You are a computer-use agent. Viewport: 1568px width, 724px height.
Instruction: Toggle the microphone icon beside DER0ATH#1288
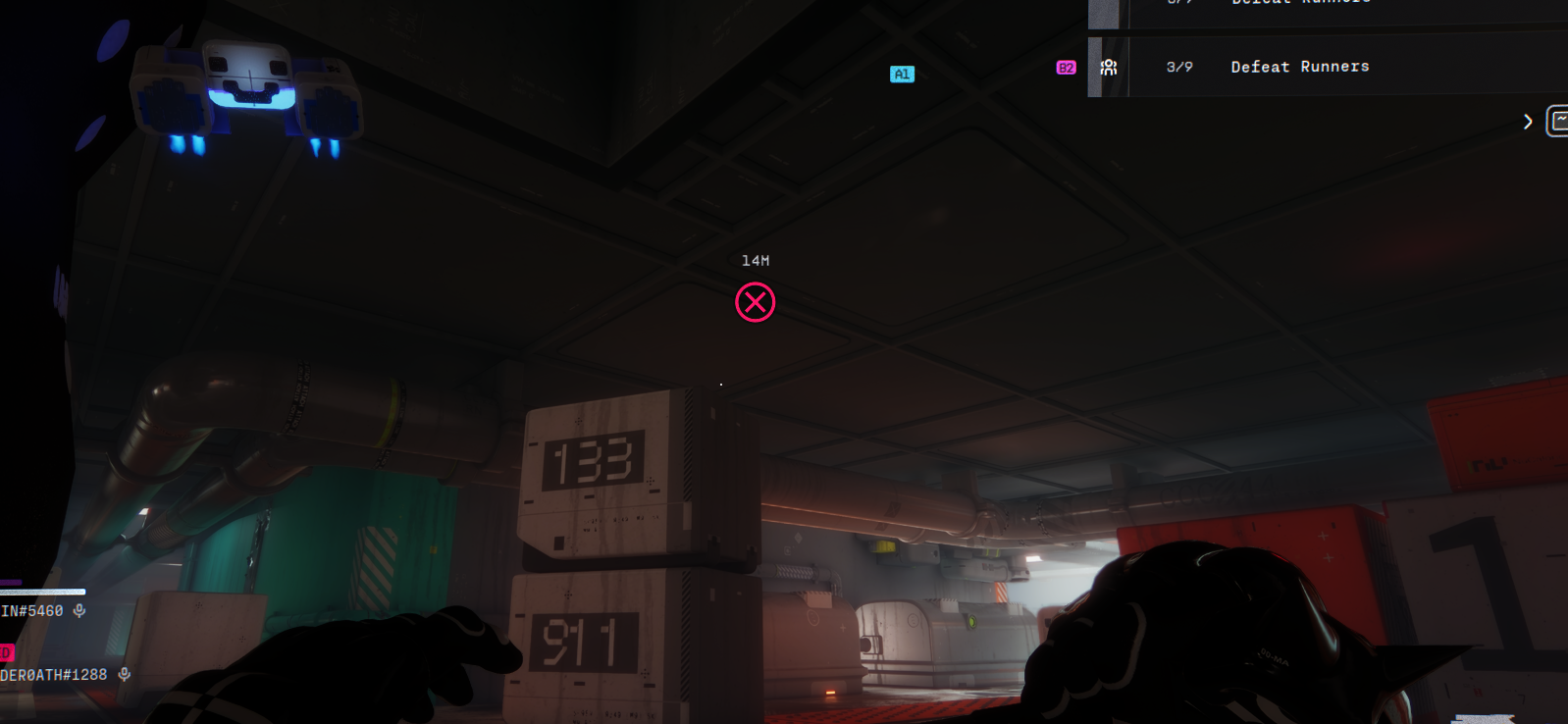tap(125, 674)
